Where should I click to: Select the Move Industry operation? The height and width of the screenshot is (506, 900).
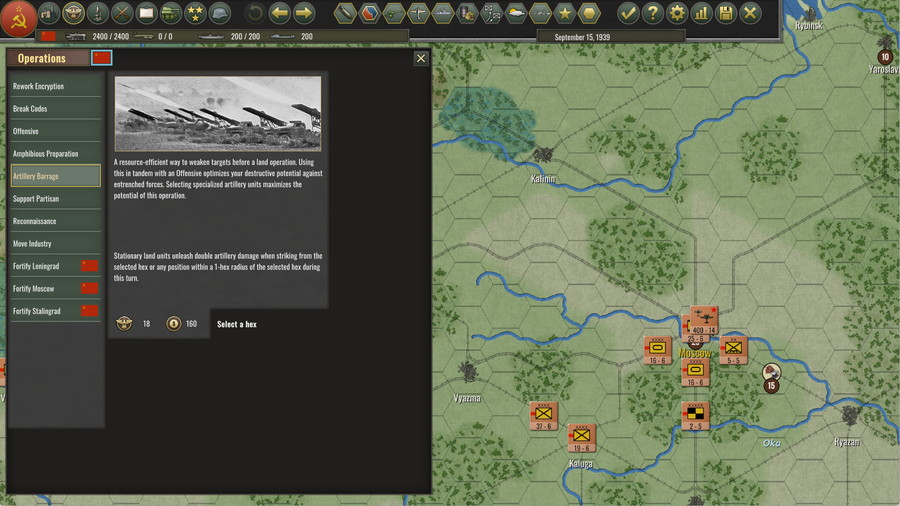pyautogui.click(x=55, y=244)
